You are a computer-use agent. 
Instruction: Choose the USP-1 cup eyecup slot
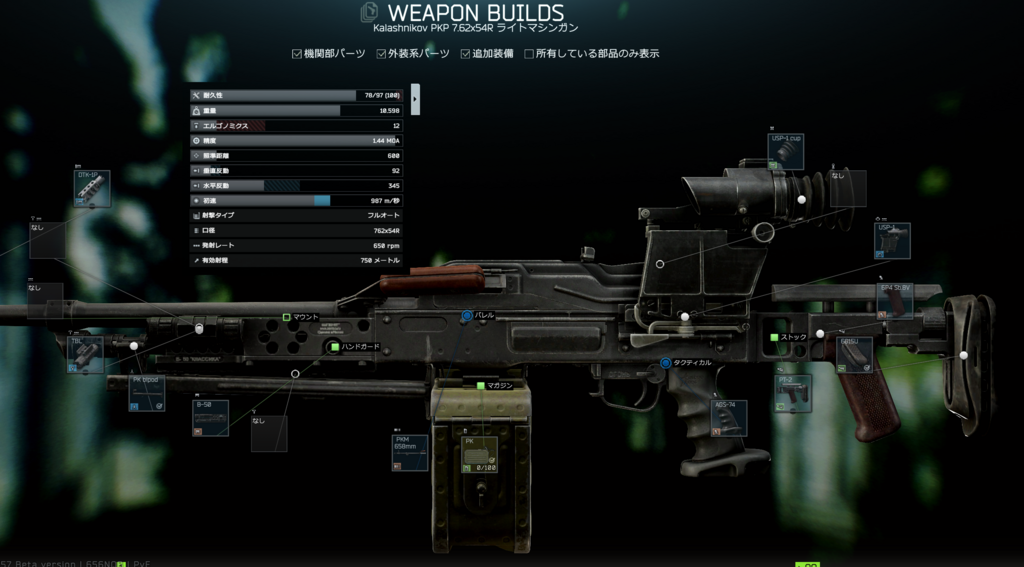click(786, 151)
